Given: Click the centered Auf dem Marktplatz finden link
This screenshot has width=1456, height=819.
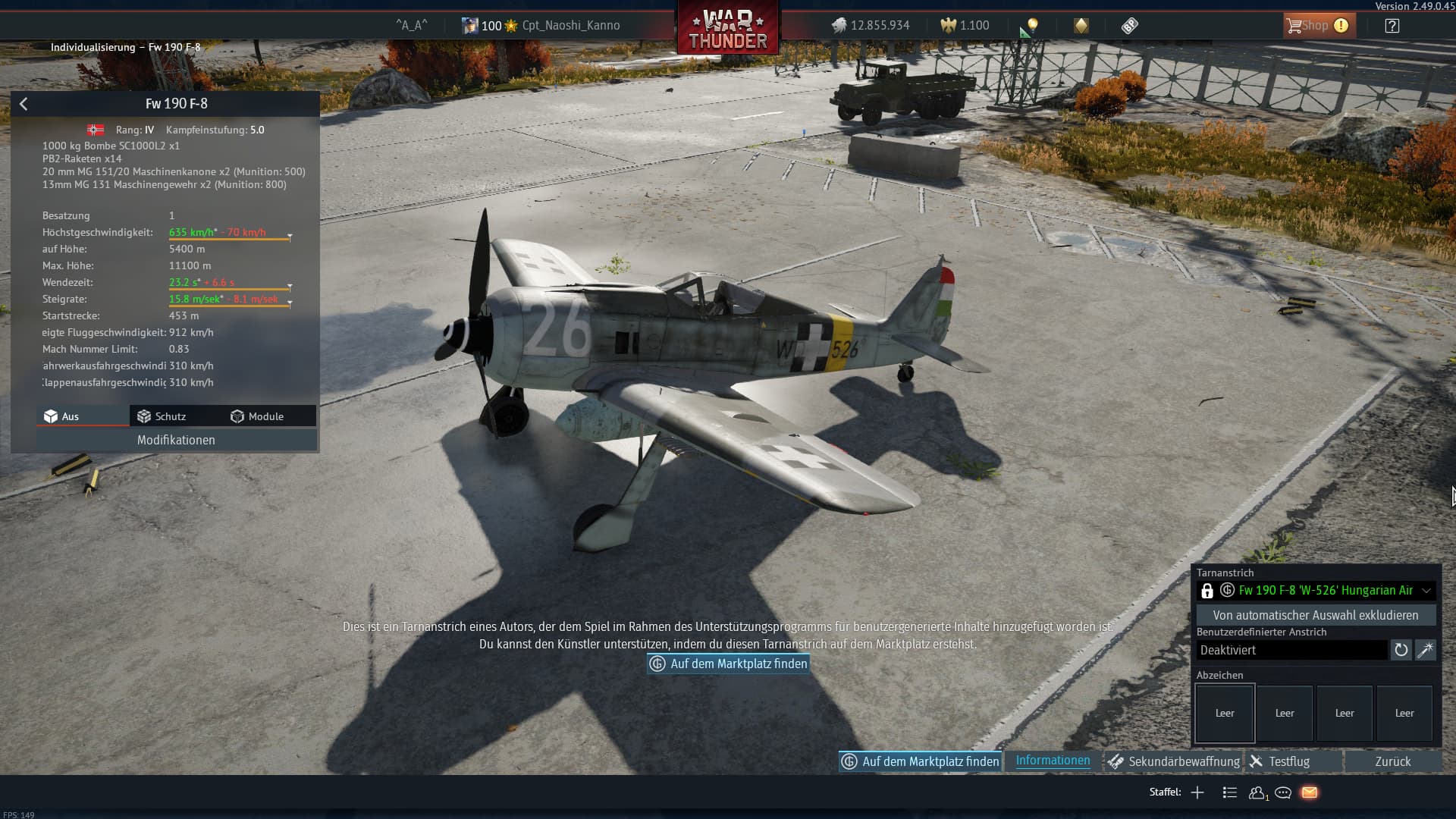Looking at the screenshot, I should click(729, 664).
